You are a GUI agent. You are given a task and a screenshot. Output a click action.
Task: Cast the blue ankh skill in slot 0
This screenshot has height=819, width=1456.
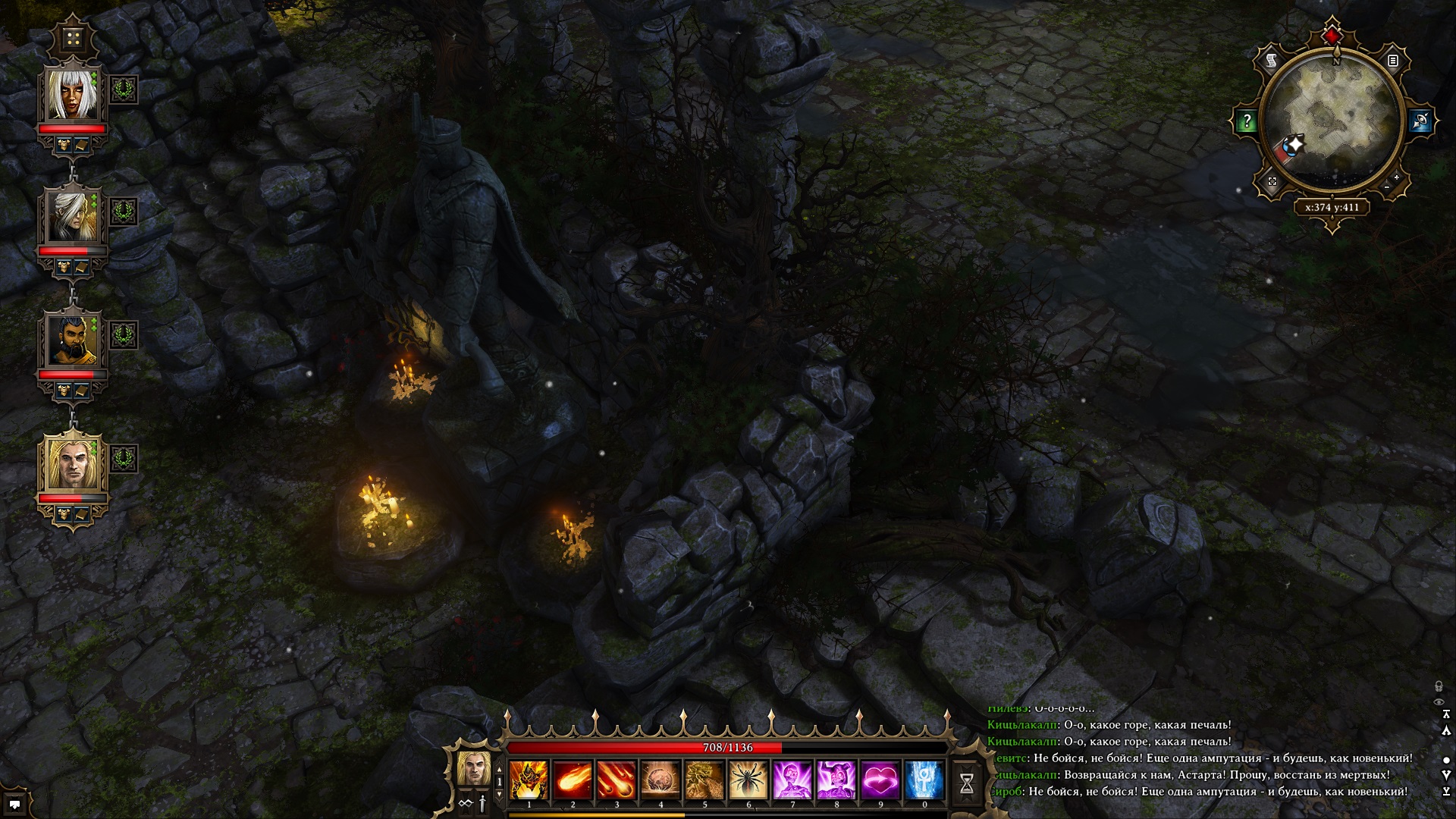924,780
